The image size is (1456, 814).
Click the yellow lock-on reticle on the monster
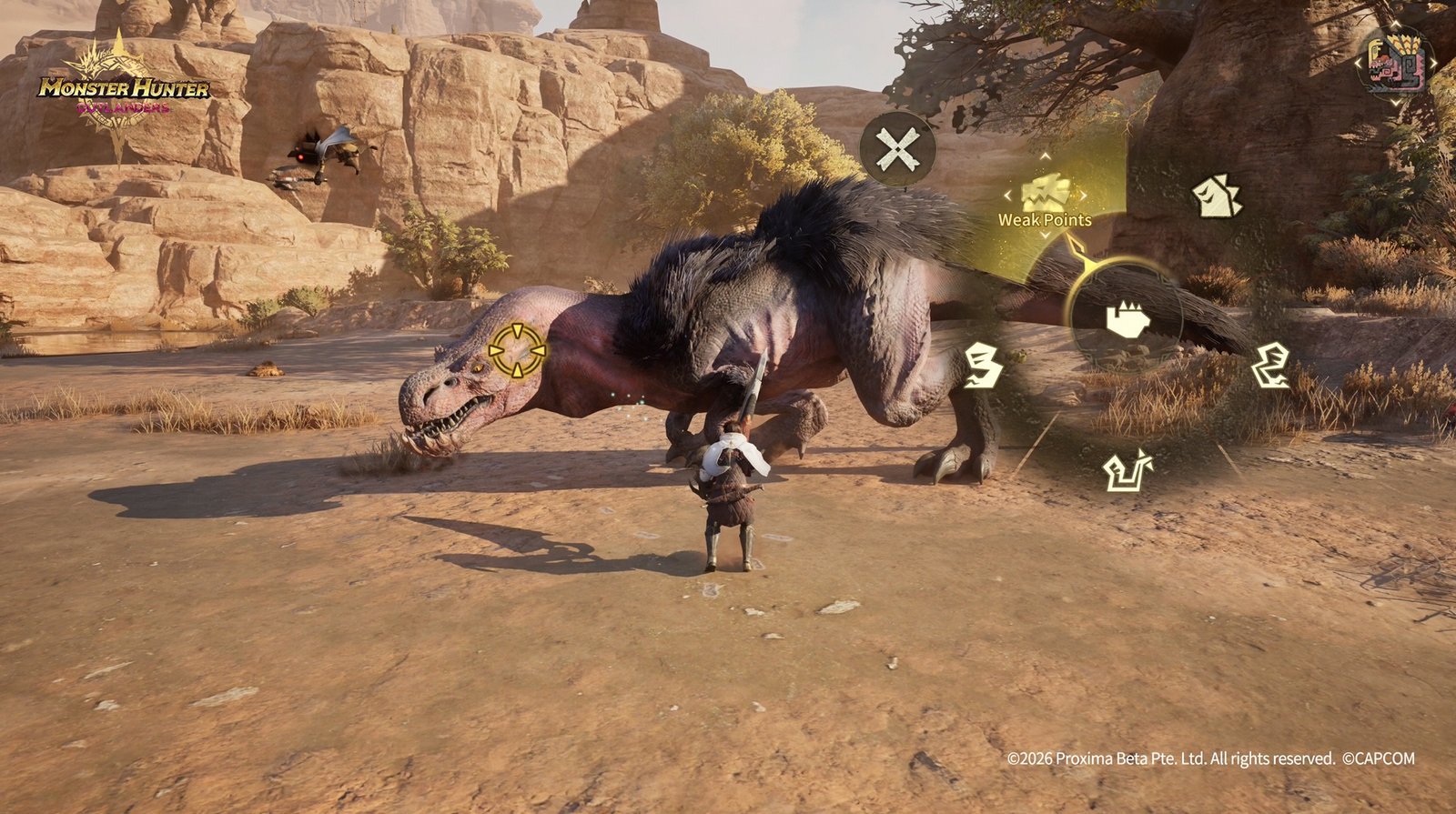[517, 350]
